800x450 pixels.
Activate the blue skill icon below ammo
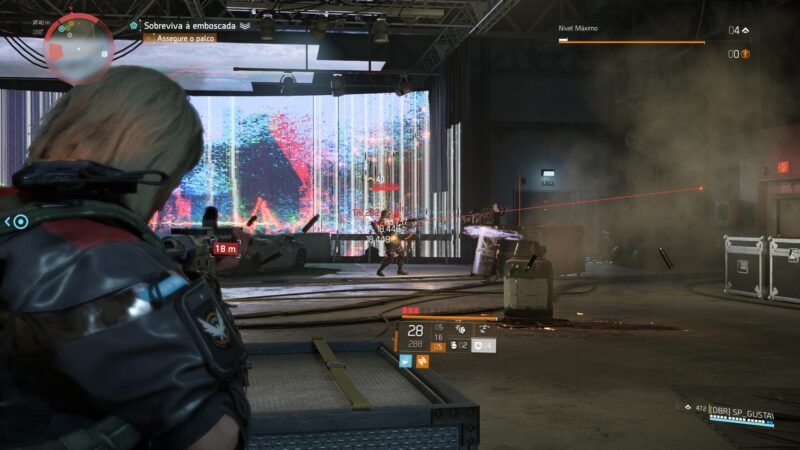(406, 361)
